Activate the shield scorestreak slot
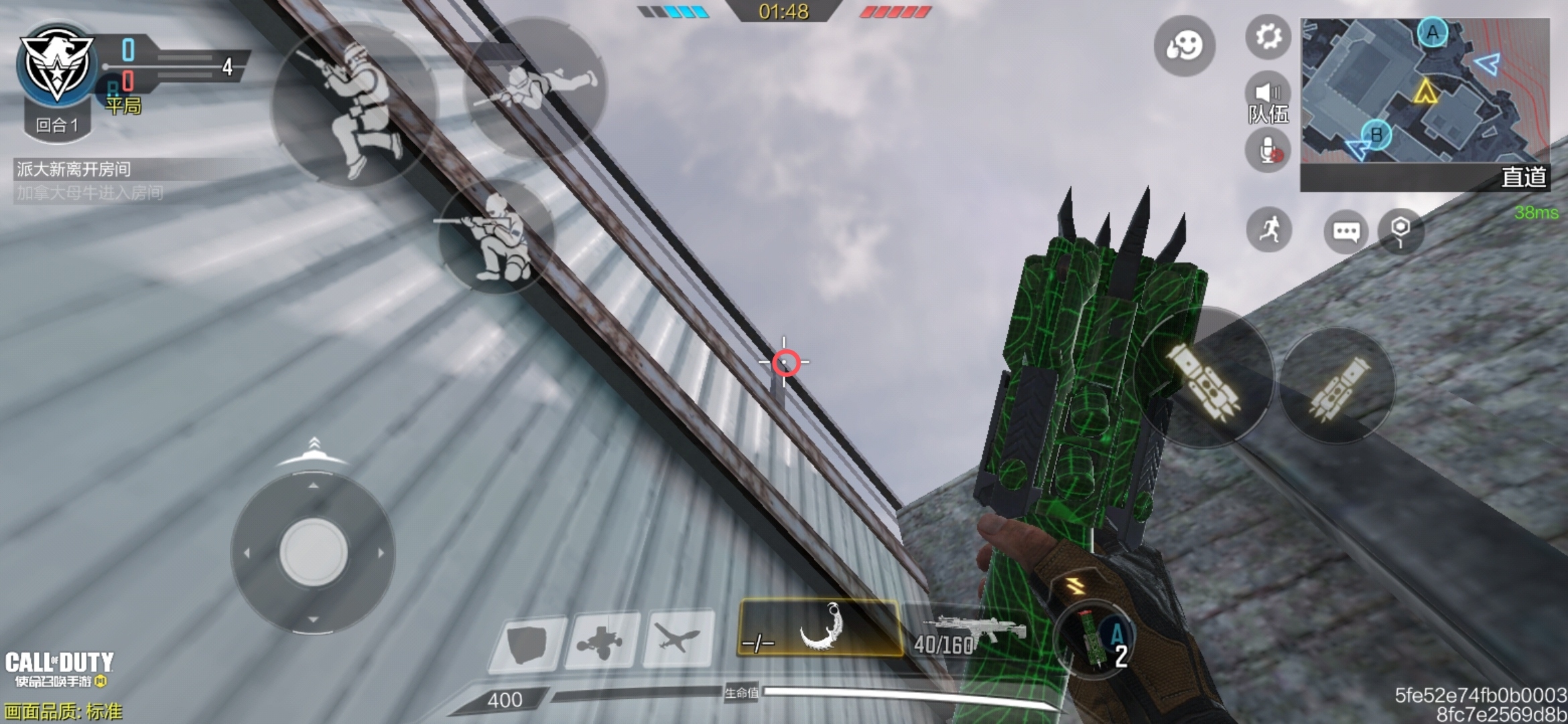This screenshot has width=1568, height=724. 527,642
